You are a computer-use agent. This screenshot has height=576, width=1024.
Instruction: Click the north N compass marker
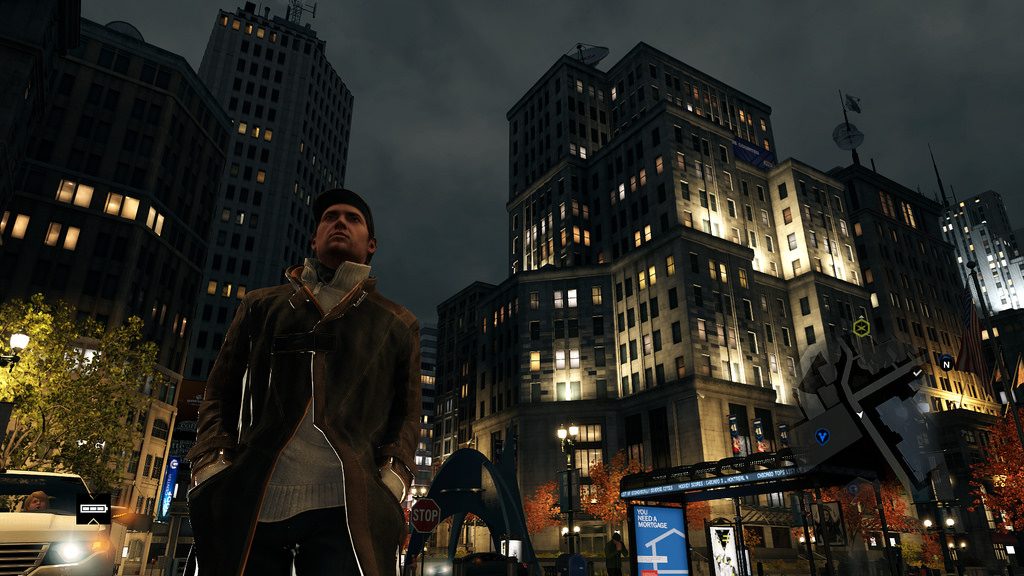pos(945,362)
